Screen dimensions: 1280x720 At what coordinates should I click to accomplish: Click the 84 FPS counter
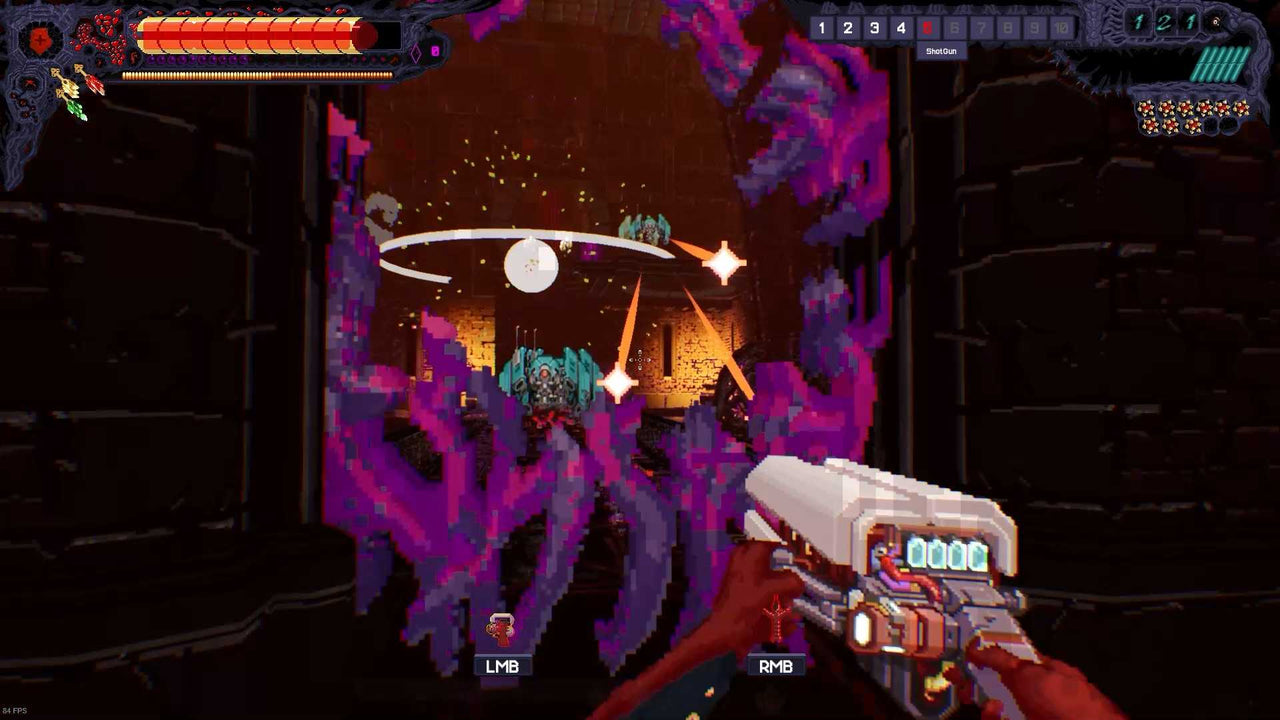coord(16,711)
